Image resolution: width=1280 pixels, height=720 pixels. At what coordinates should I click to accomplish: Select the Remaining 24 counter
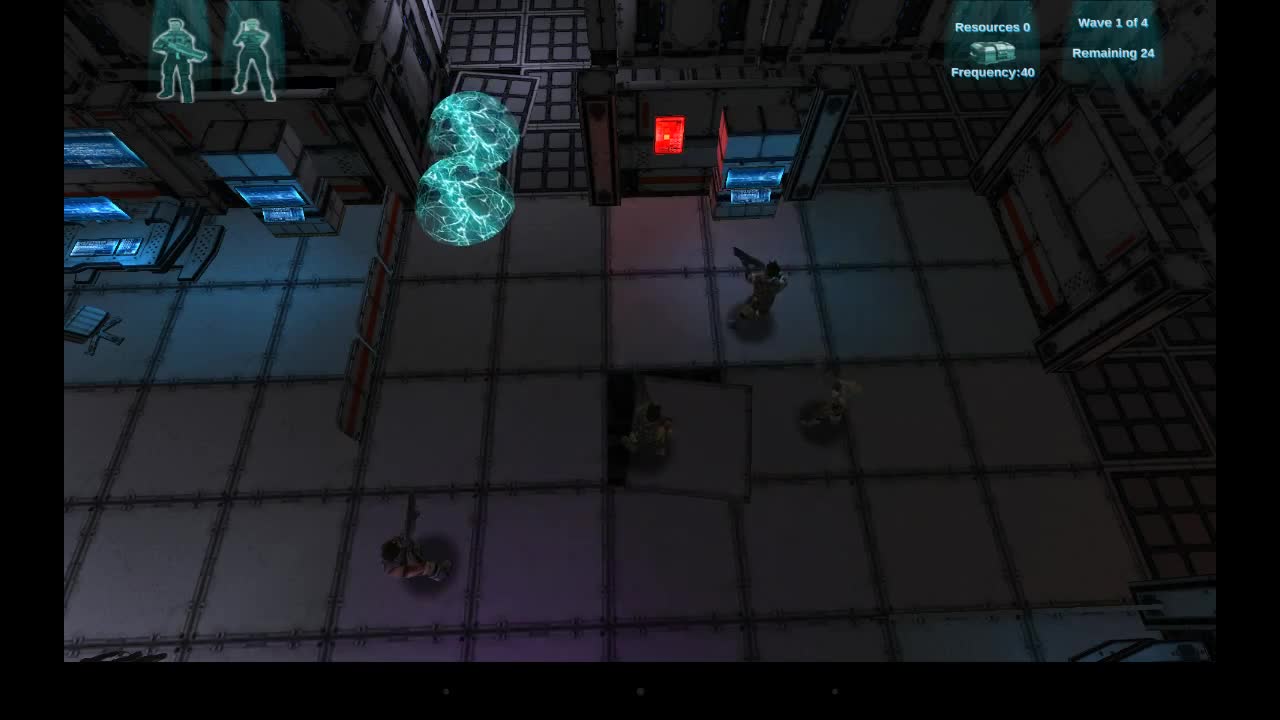[x=1113, y=52]
